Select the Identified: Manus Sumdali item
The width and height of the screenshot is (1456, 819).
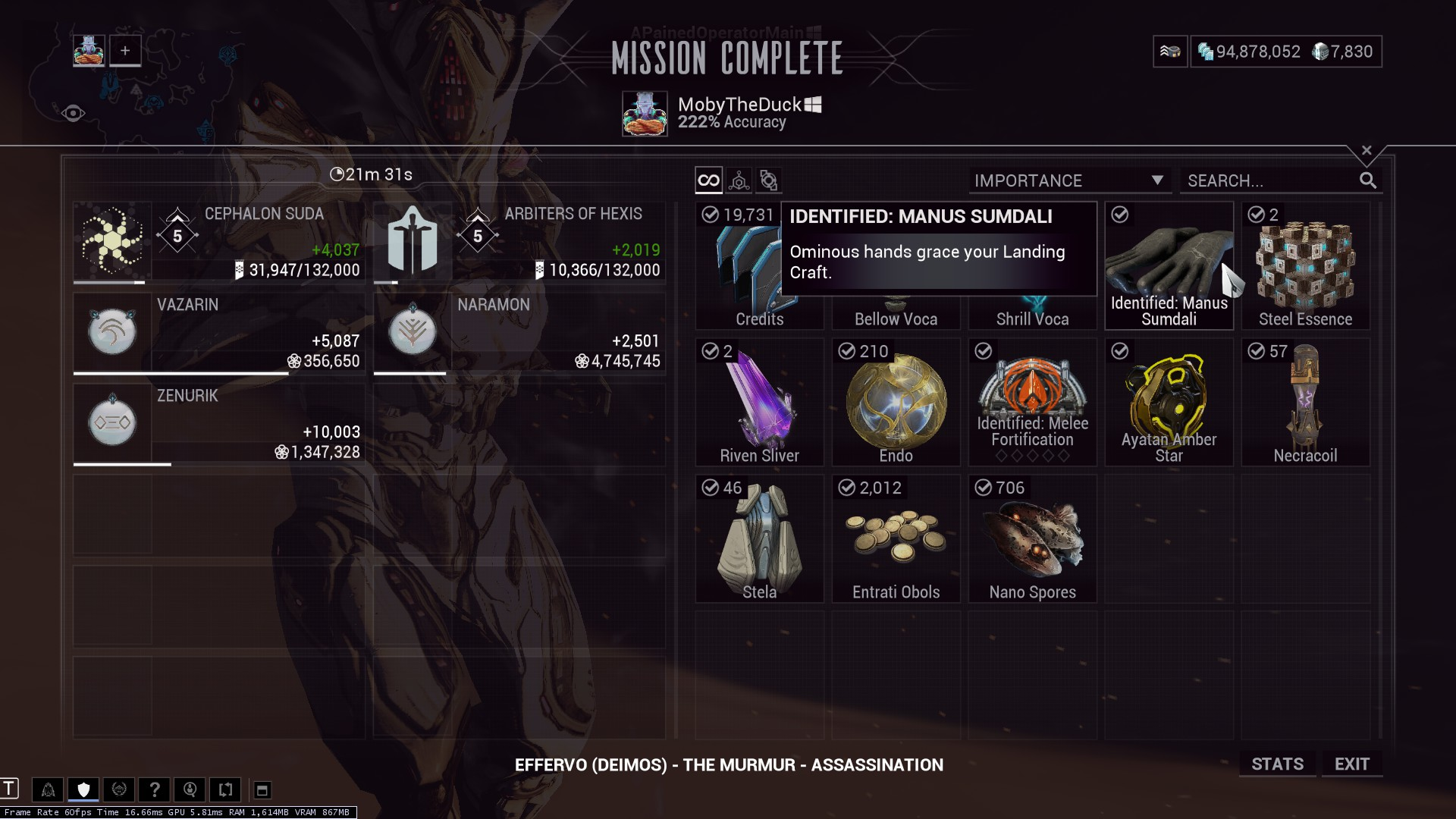[1169, 265]
